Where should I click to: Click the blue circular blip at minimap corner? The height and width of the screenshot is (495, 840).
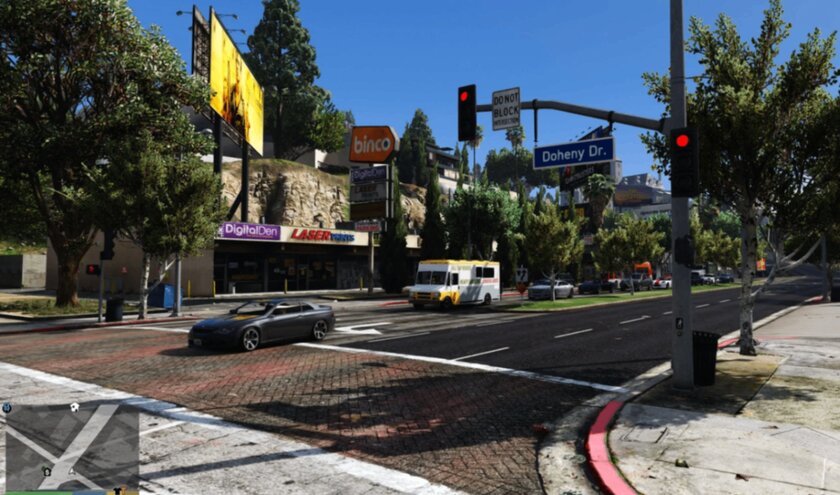click(x=7, y=408)
